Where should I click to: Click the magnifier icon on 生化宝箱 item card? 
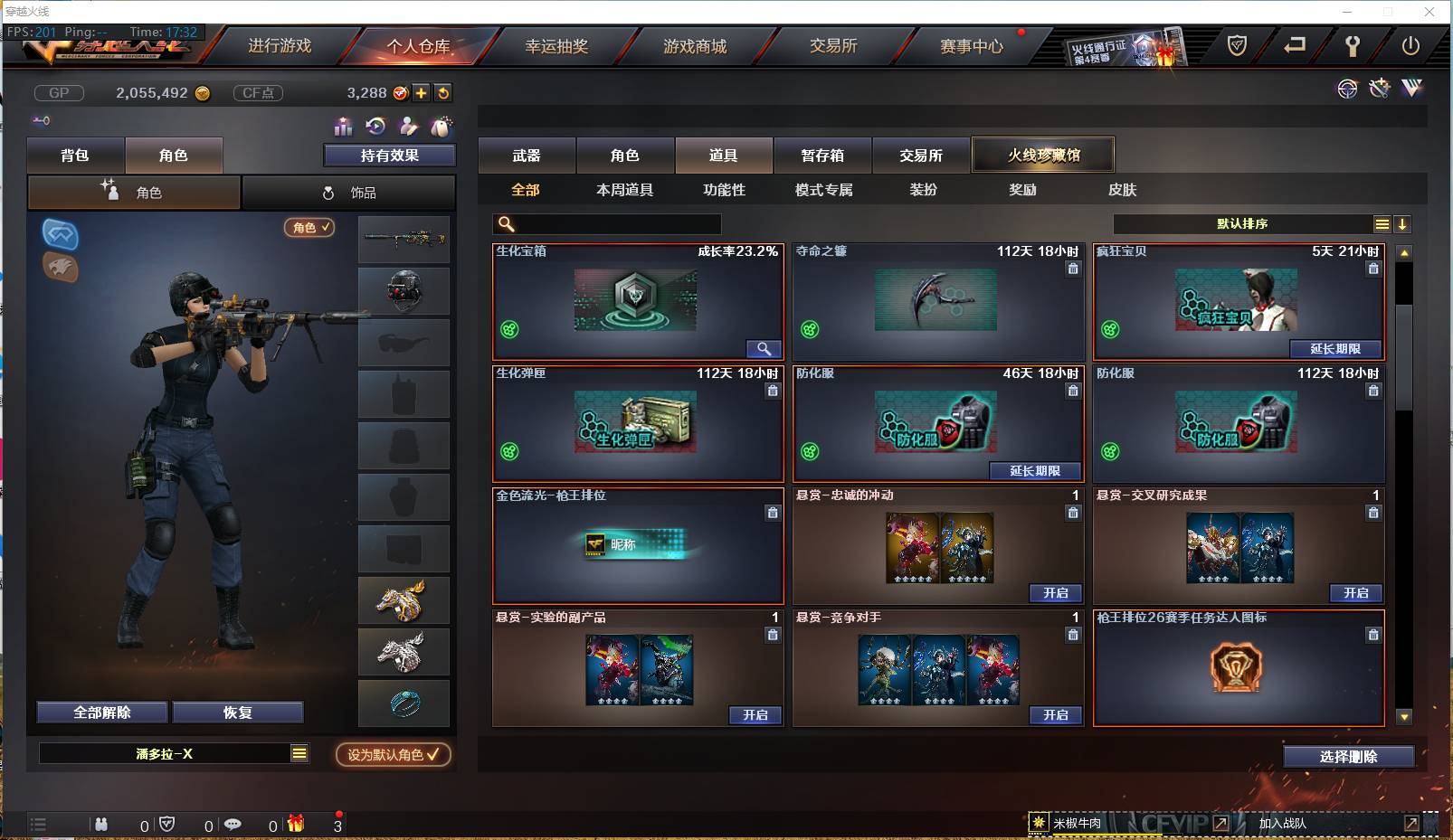(763, 348)
